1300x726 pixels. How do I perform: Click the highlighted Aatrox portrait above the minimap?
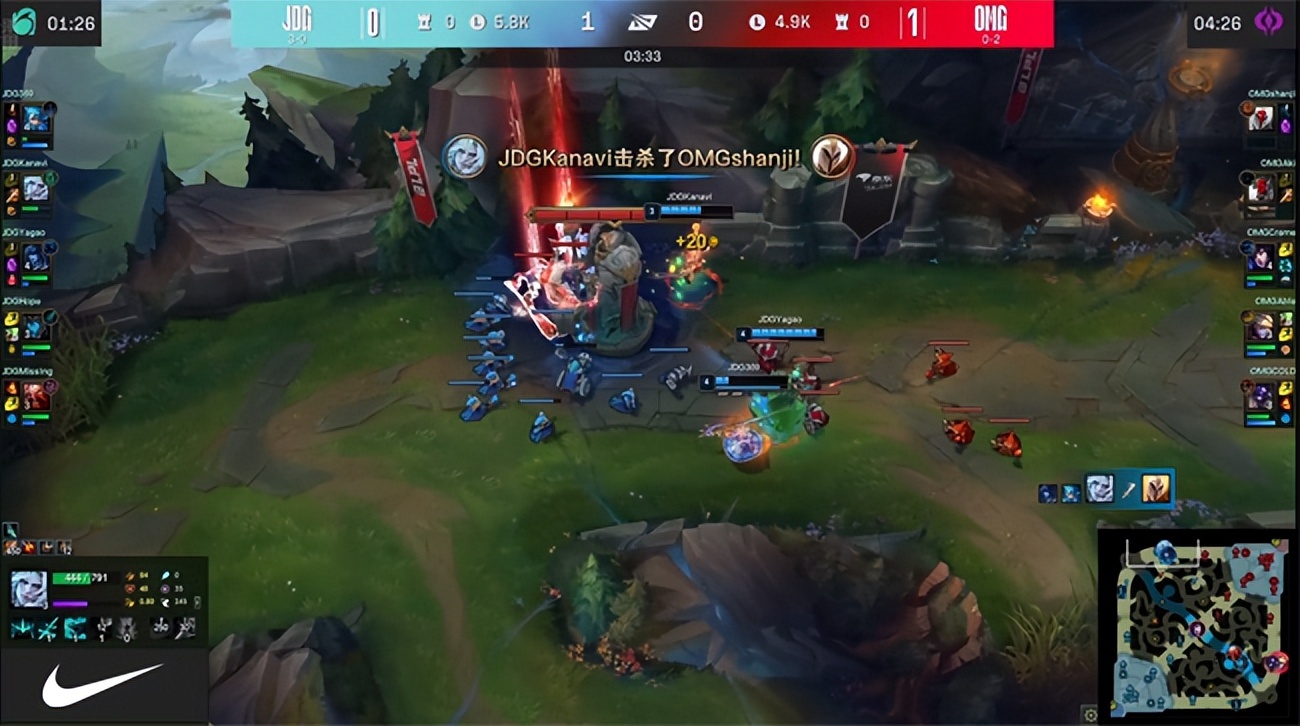tap(1100, 489)
